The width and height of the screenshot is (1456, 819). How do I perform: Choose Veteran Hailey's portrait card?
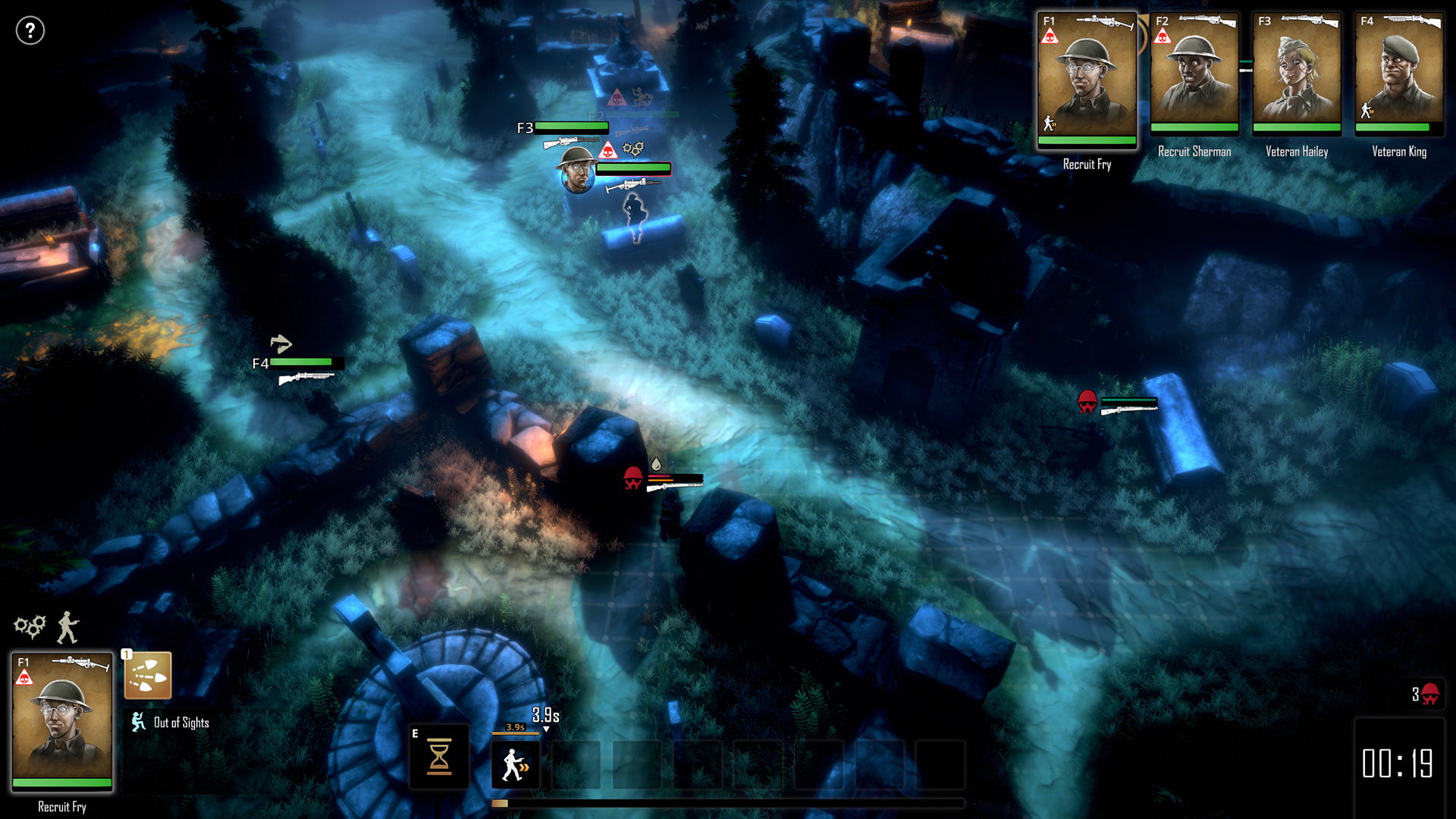point(1296,74)
